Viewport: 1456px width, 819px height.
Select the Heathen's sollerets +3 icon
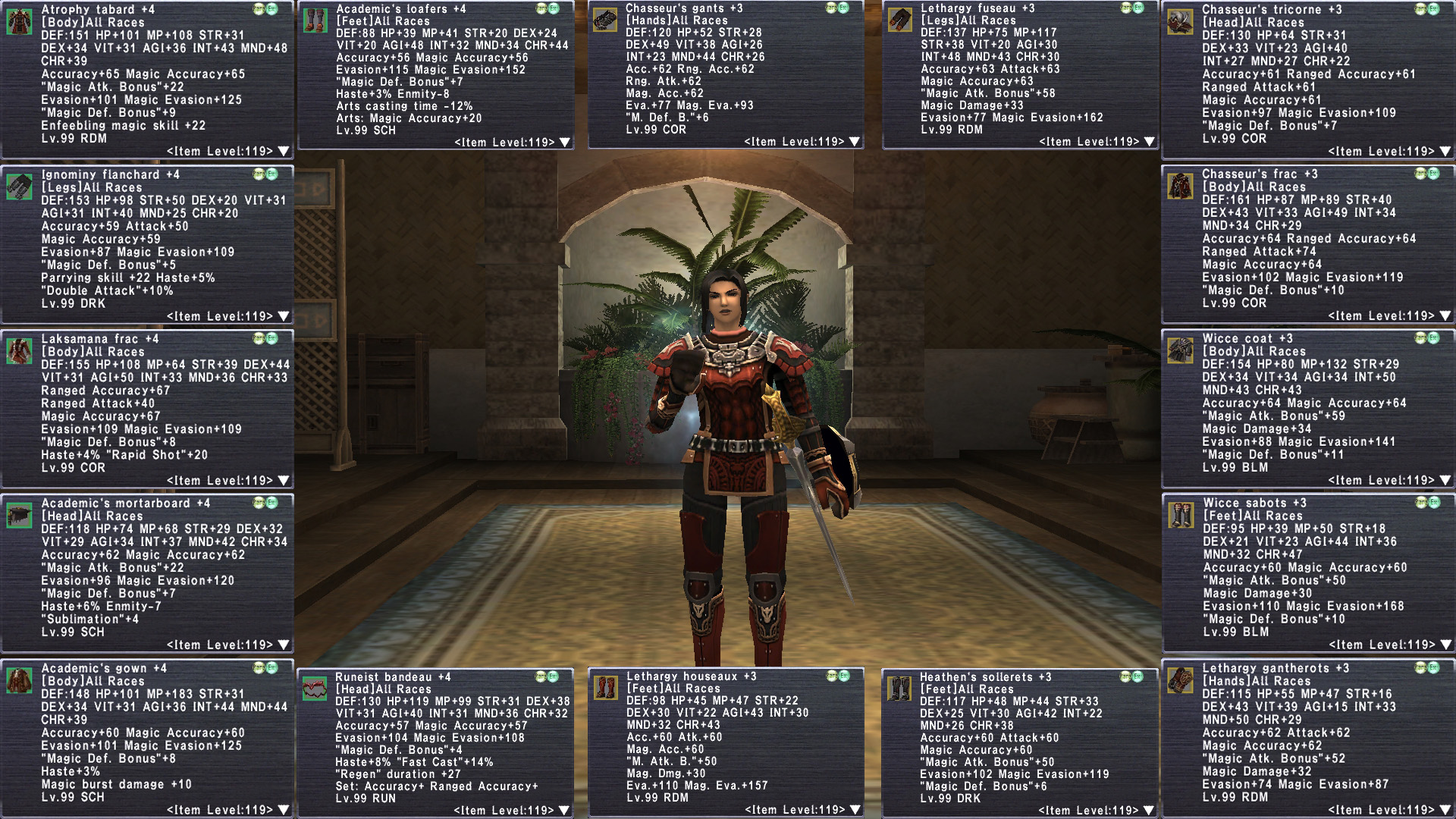(899, 689)
